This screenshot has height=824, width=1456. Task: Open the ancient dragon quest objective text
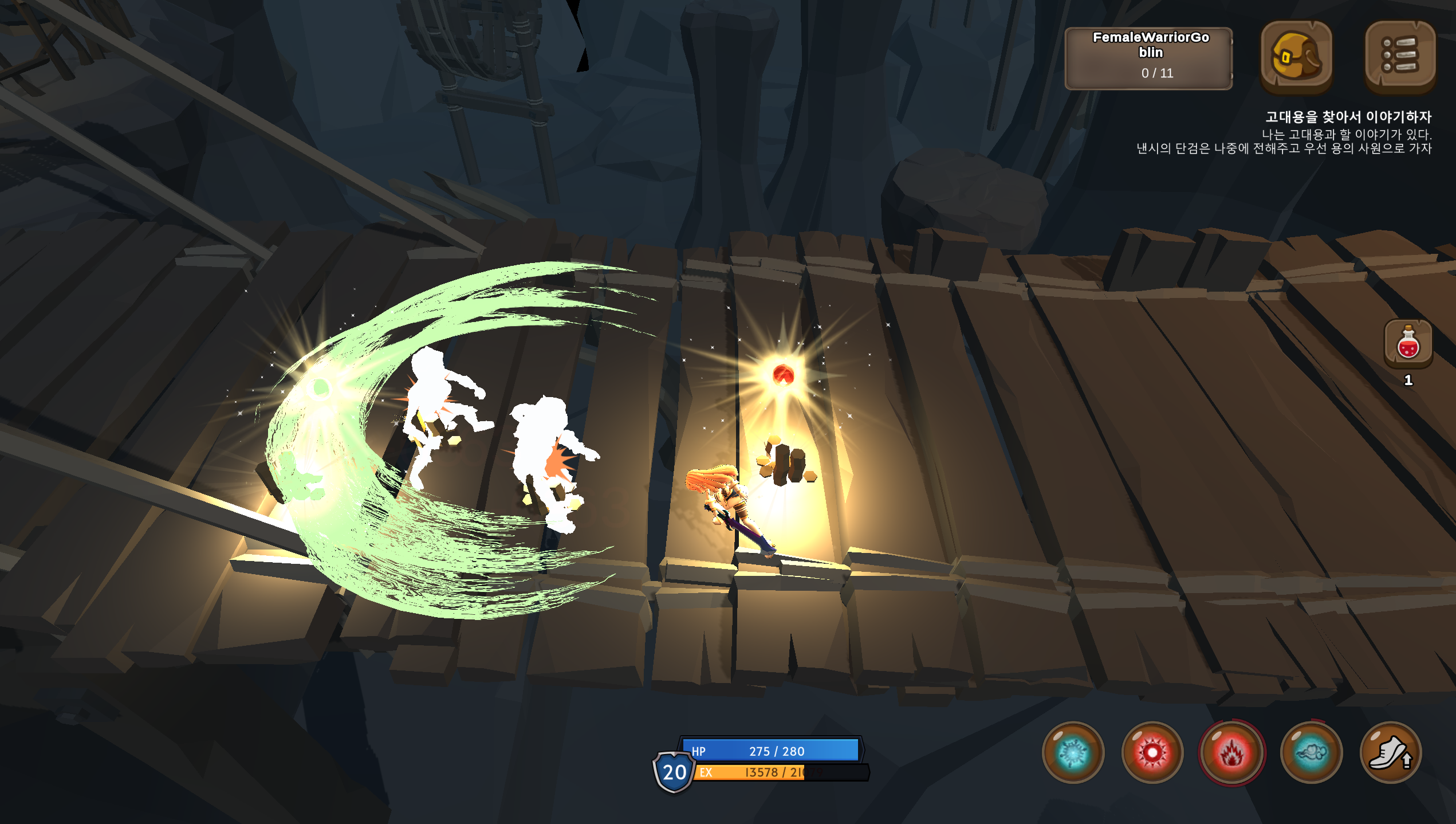pyautogui.click(x=1347, y=117)
